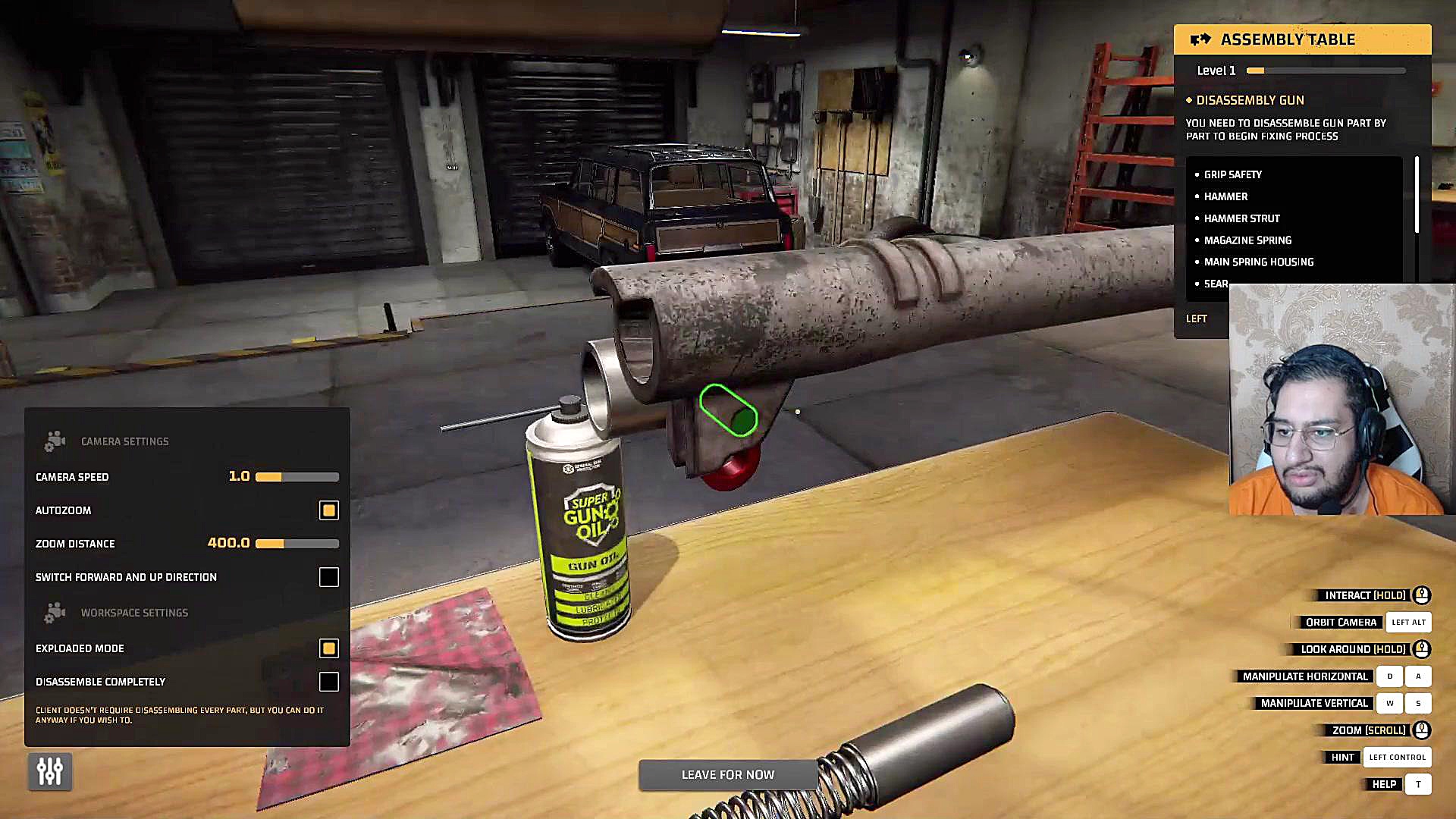Pick Magazine Spring in the parts list

pyautogui.click(x=1247, y=240)
